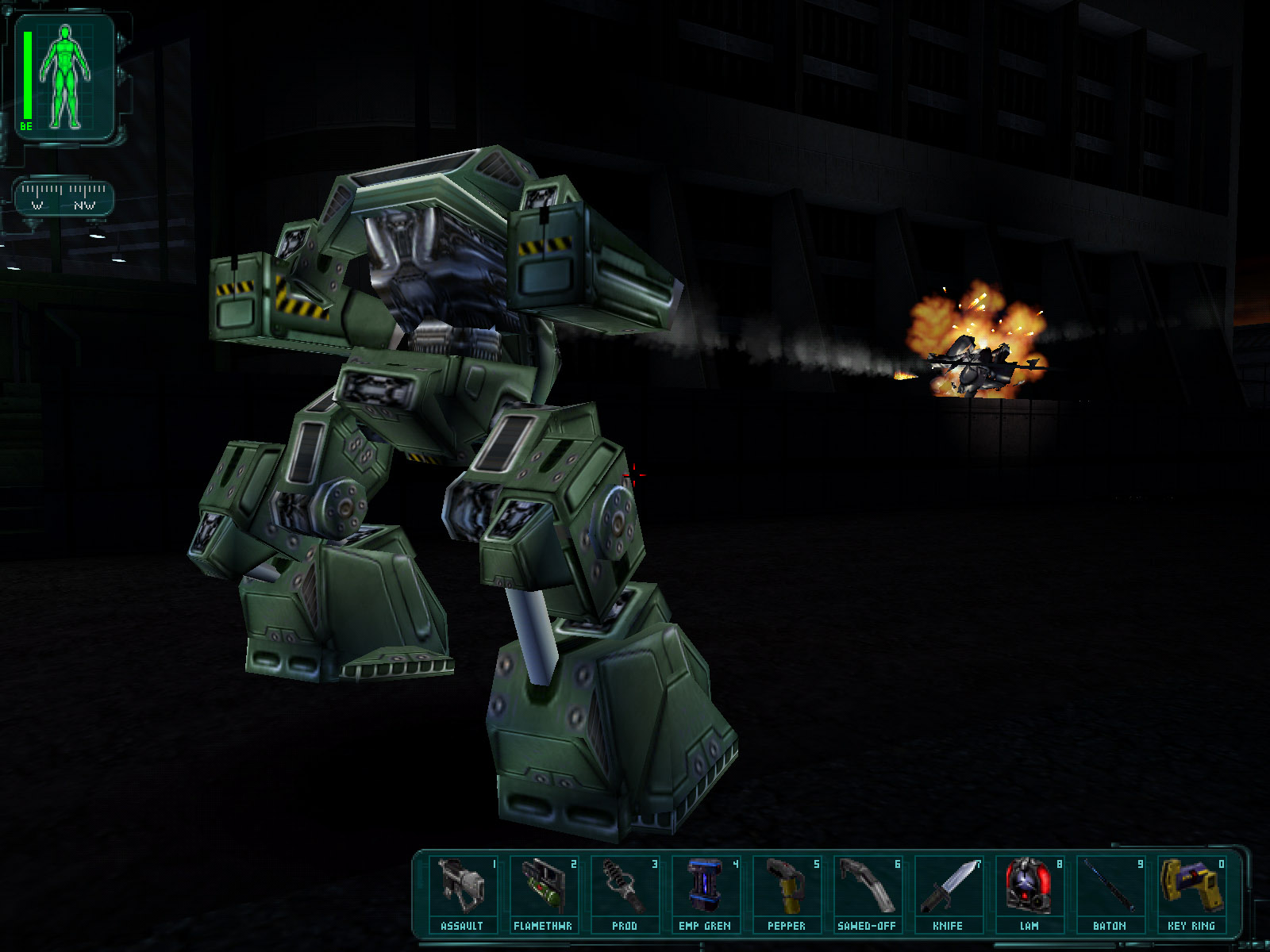Viewport: 1270px width, 952px height.
Task: Switch to the Sawed-Off shotgun
Action: coord(867,893)
